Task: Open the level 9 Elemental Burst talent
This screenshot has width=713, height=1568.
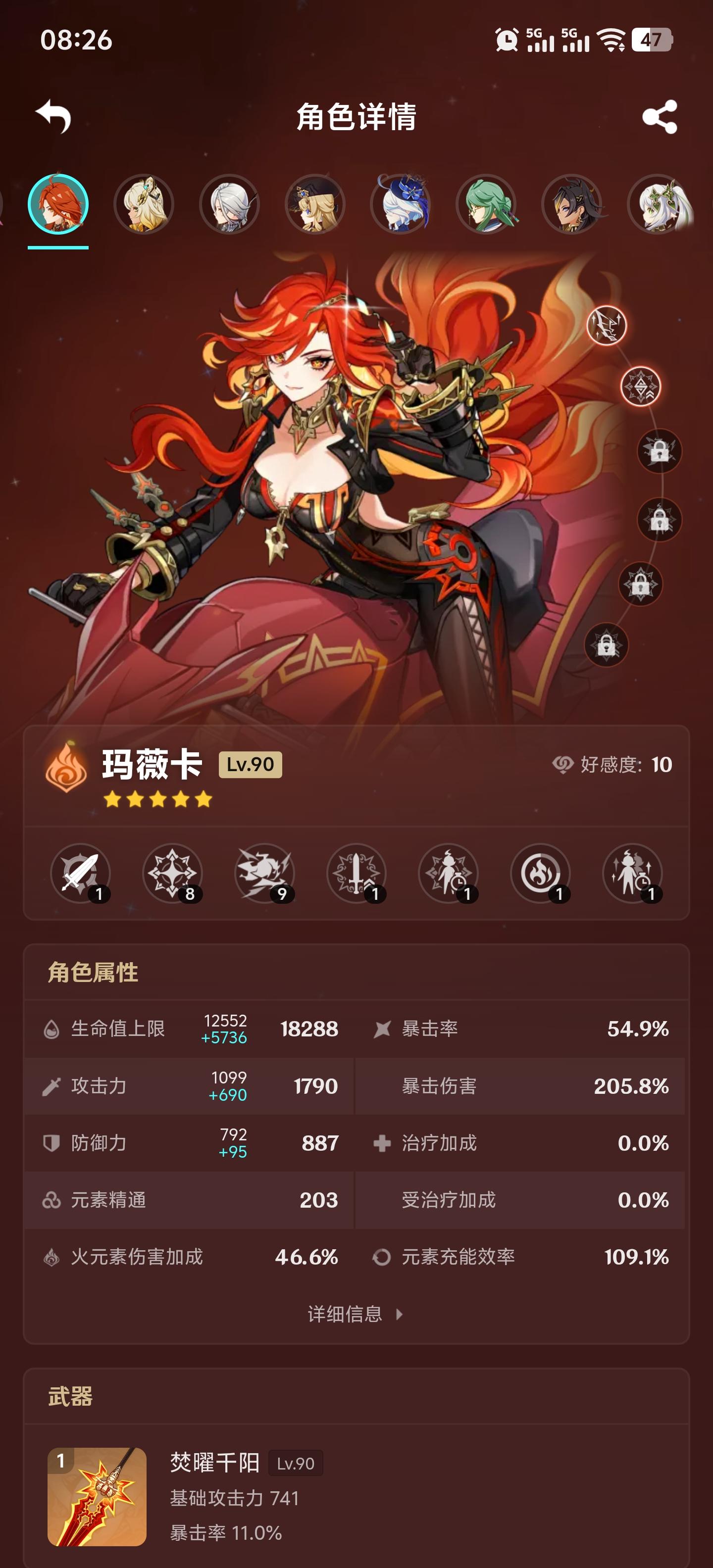Action: (265, 874)
